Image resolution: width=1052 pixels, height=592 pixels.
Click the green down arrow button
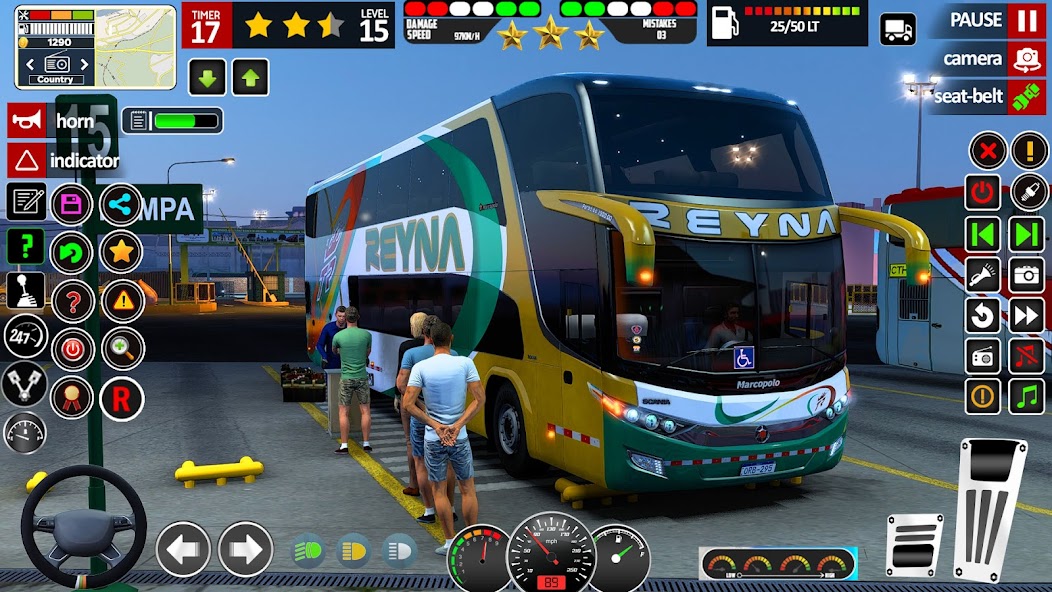pyautogui.click(x=207, y=77)
